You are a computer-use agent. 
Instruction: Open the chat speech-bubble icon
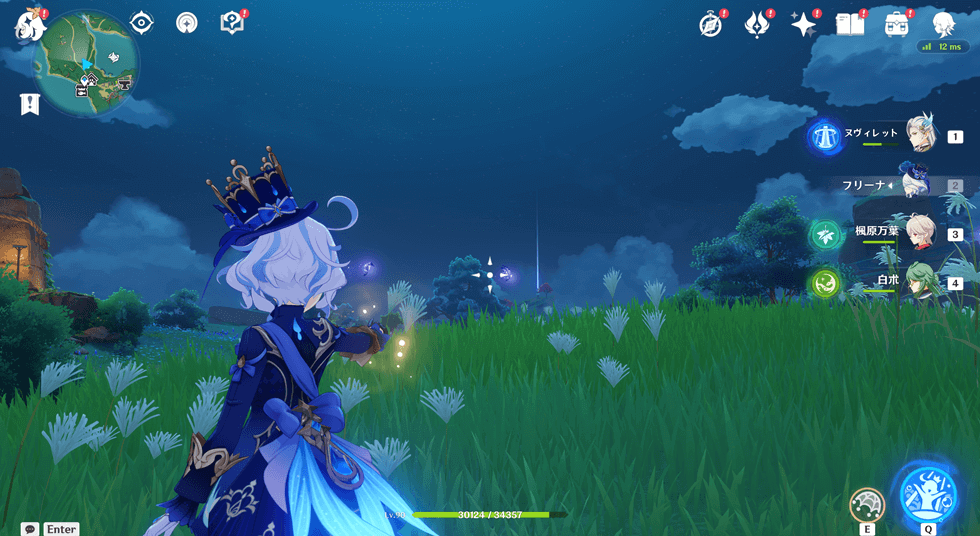(30, 528)
